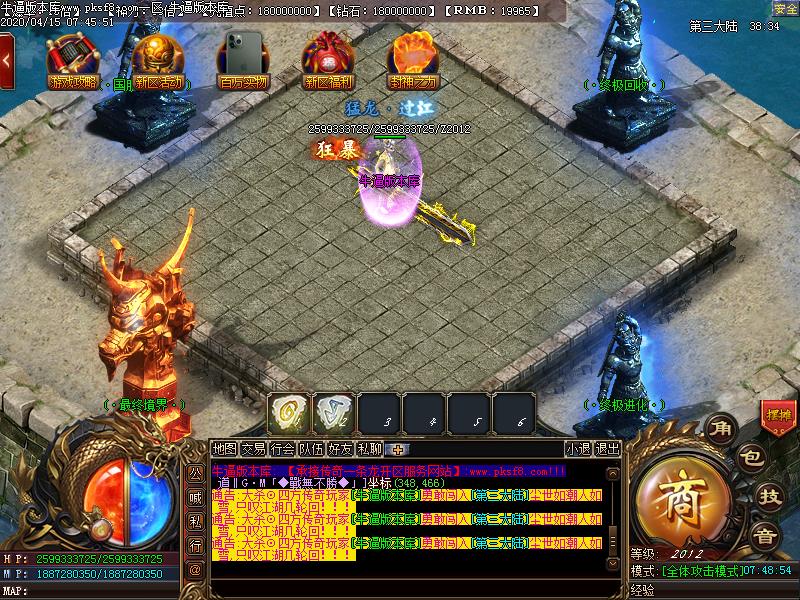Use the skill in hotbar slot 2
The image size is (800, 600).
(333, 411)
